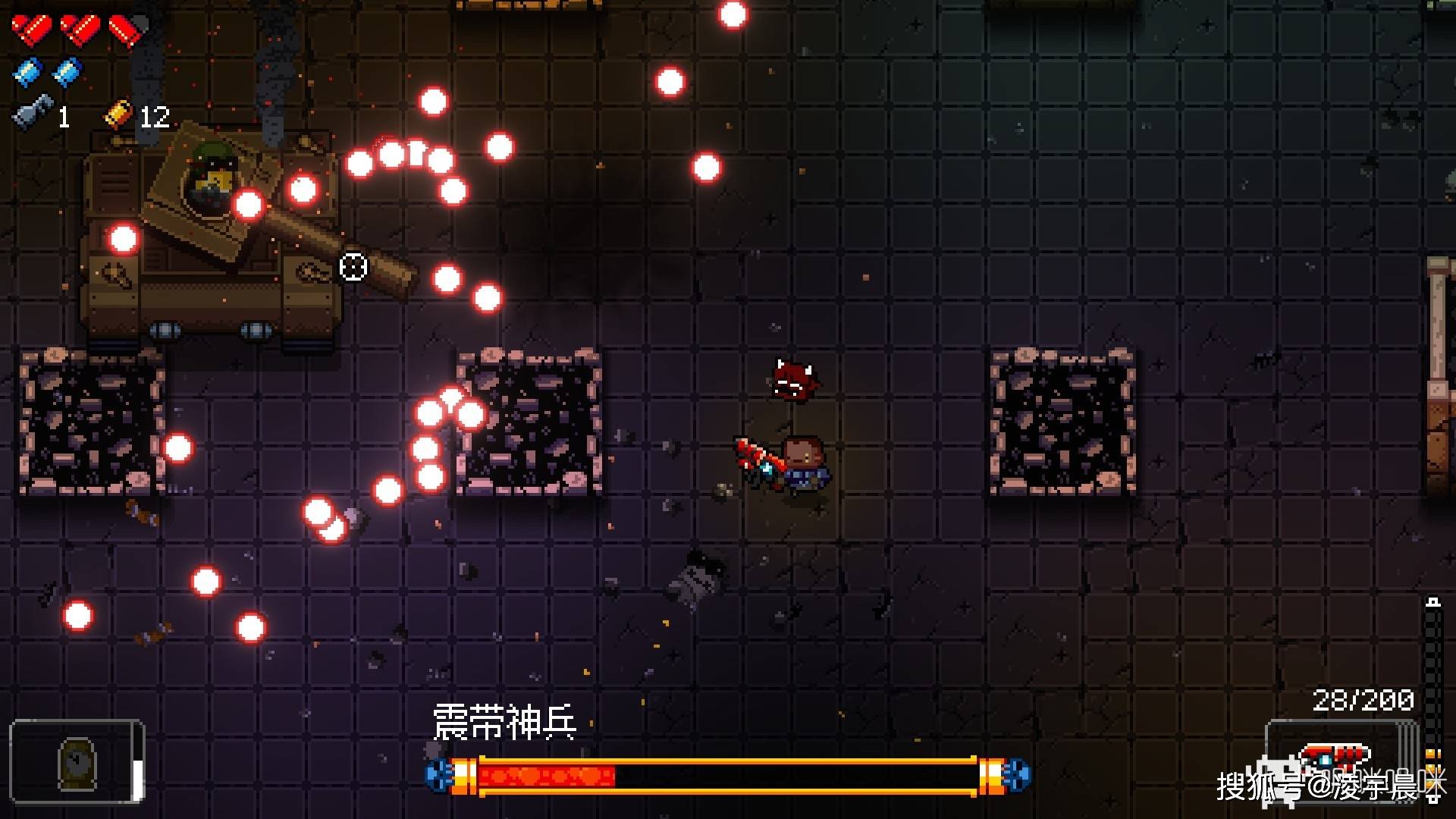Click the red boss health bar fill
The height and width of the screenshot is (819, 1456).
pos(546,775)
